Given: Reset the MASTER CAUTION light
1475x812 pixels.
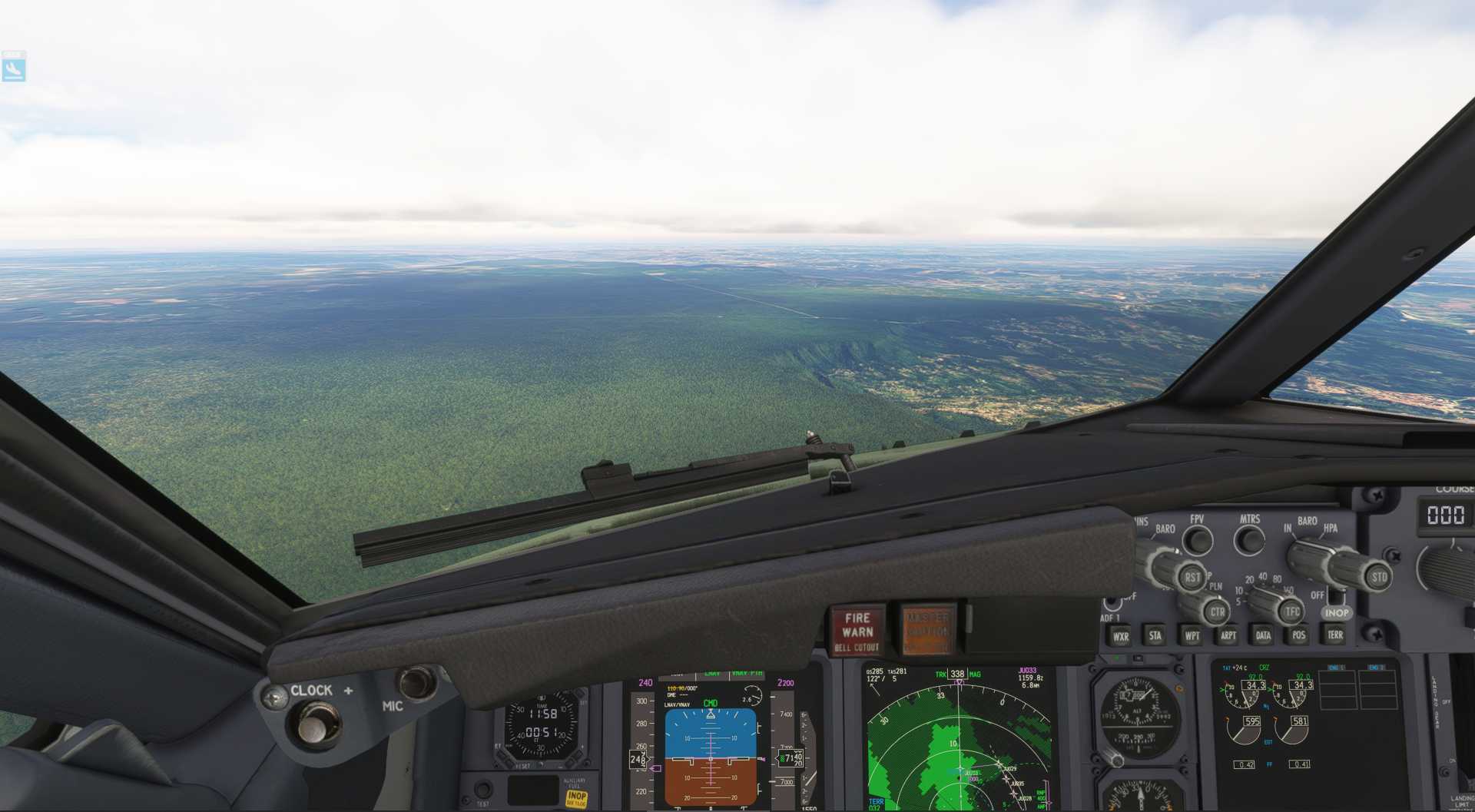Looking at the screenshot, I should point(927,630).
